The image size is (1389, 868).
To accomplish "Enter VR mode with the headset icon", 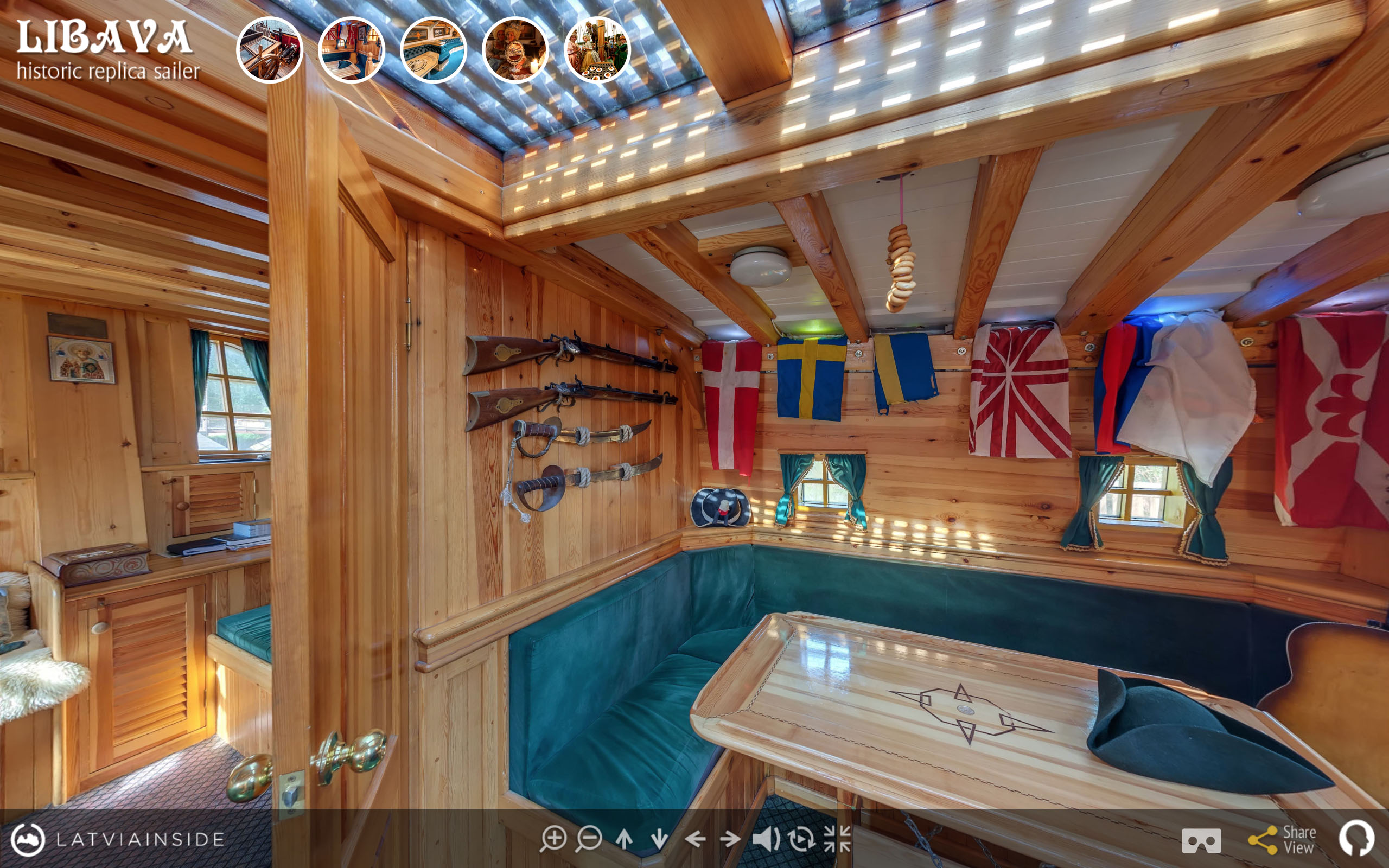I will [1201, 840].
